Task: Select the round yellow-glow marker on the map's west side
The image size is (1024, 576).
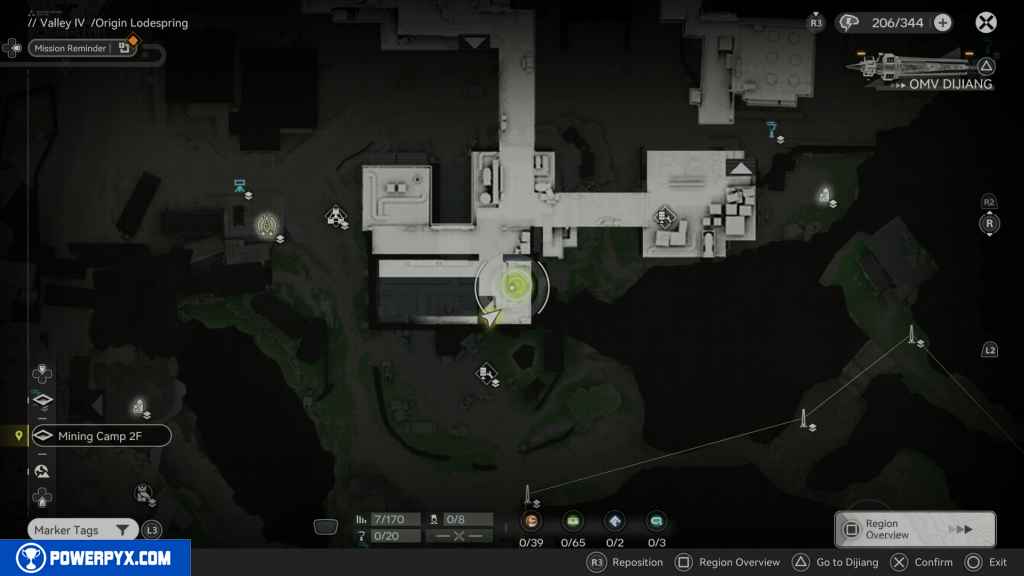Action: [x=266, y=224]
